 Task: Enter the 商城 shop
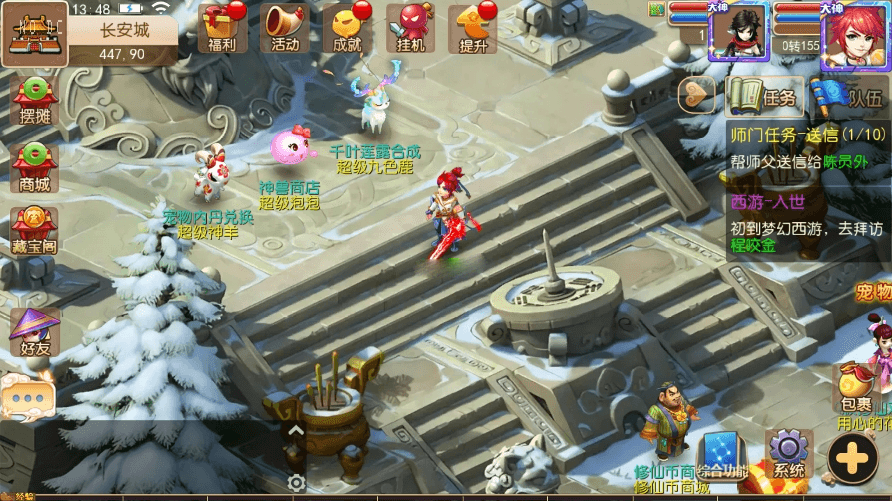pos(34,168)
